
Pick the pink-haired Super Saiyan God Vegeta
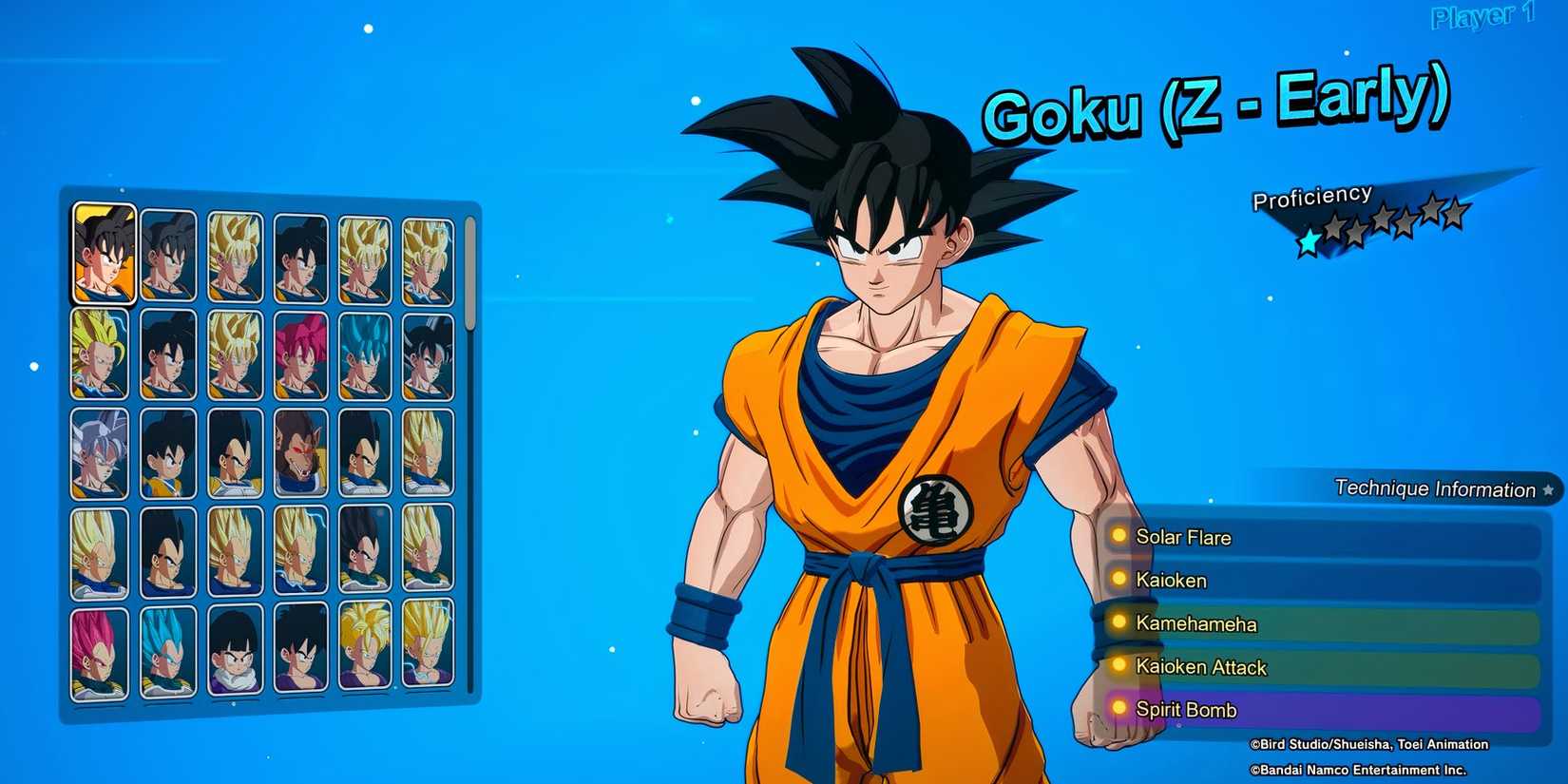pyautogui.click(x=99, y=654)
